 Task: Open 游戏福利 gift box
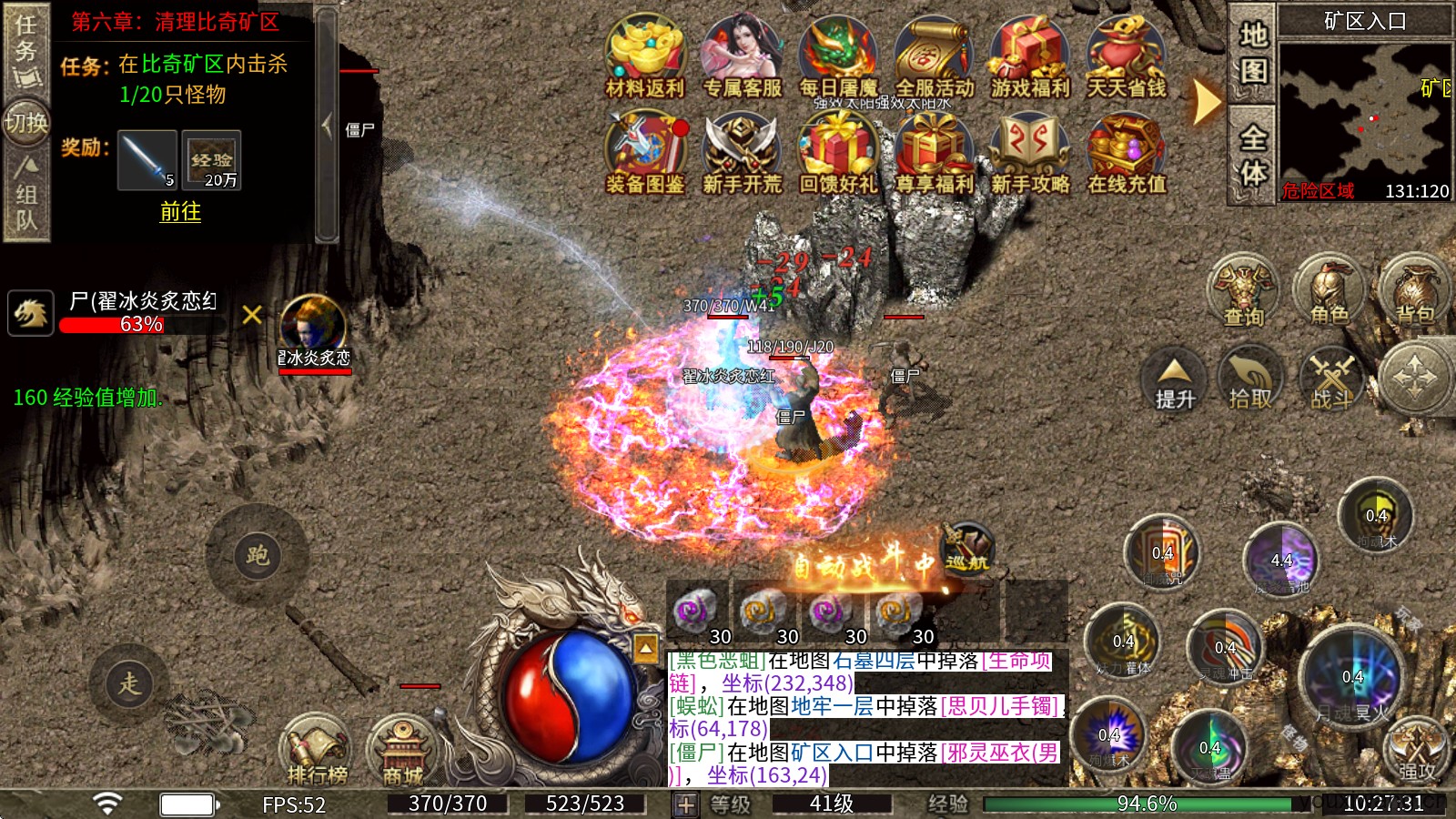(x=1030, y=53)
